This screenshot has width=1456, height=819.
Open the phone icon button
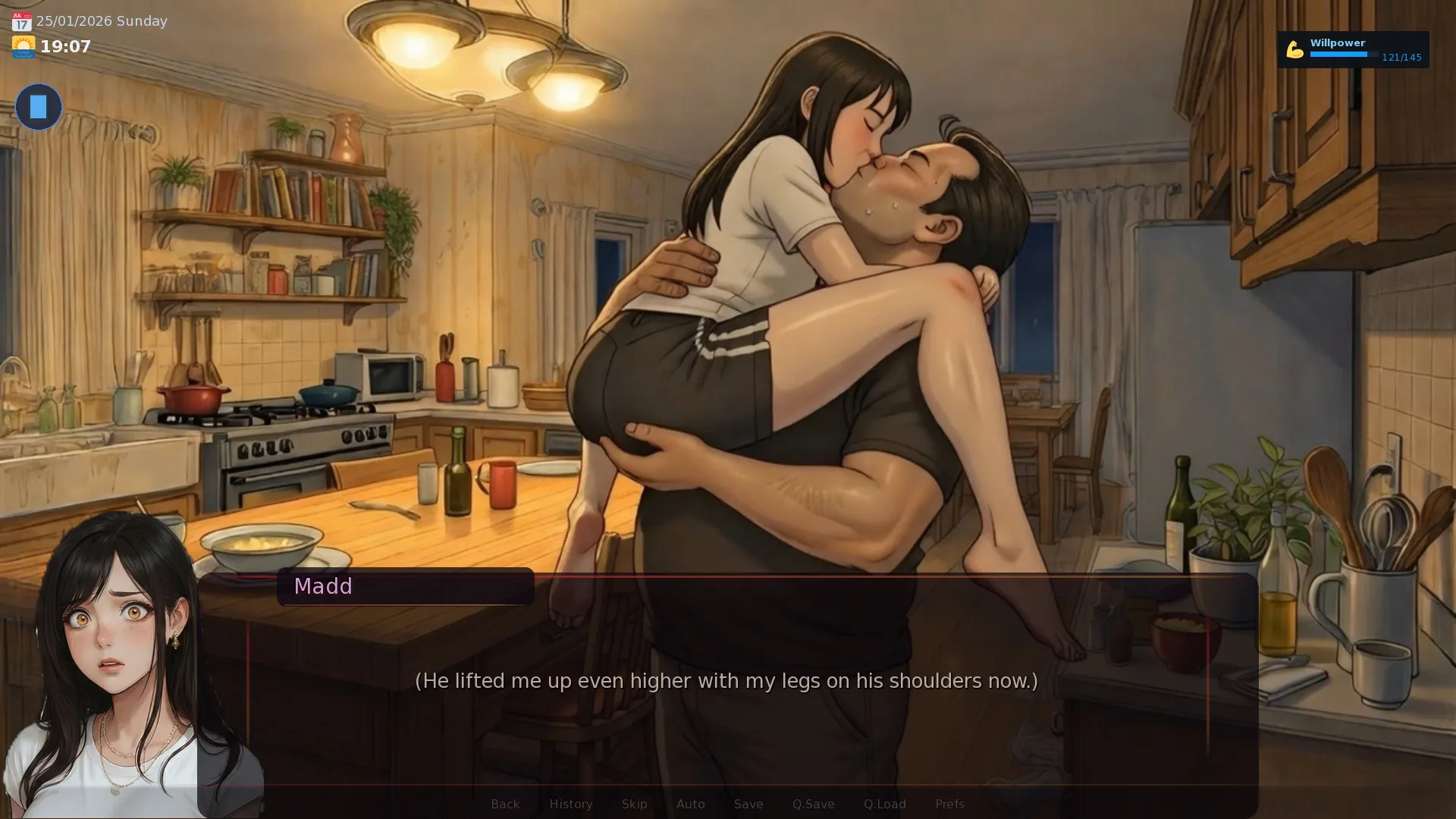[x=39, y=107]
